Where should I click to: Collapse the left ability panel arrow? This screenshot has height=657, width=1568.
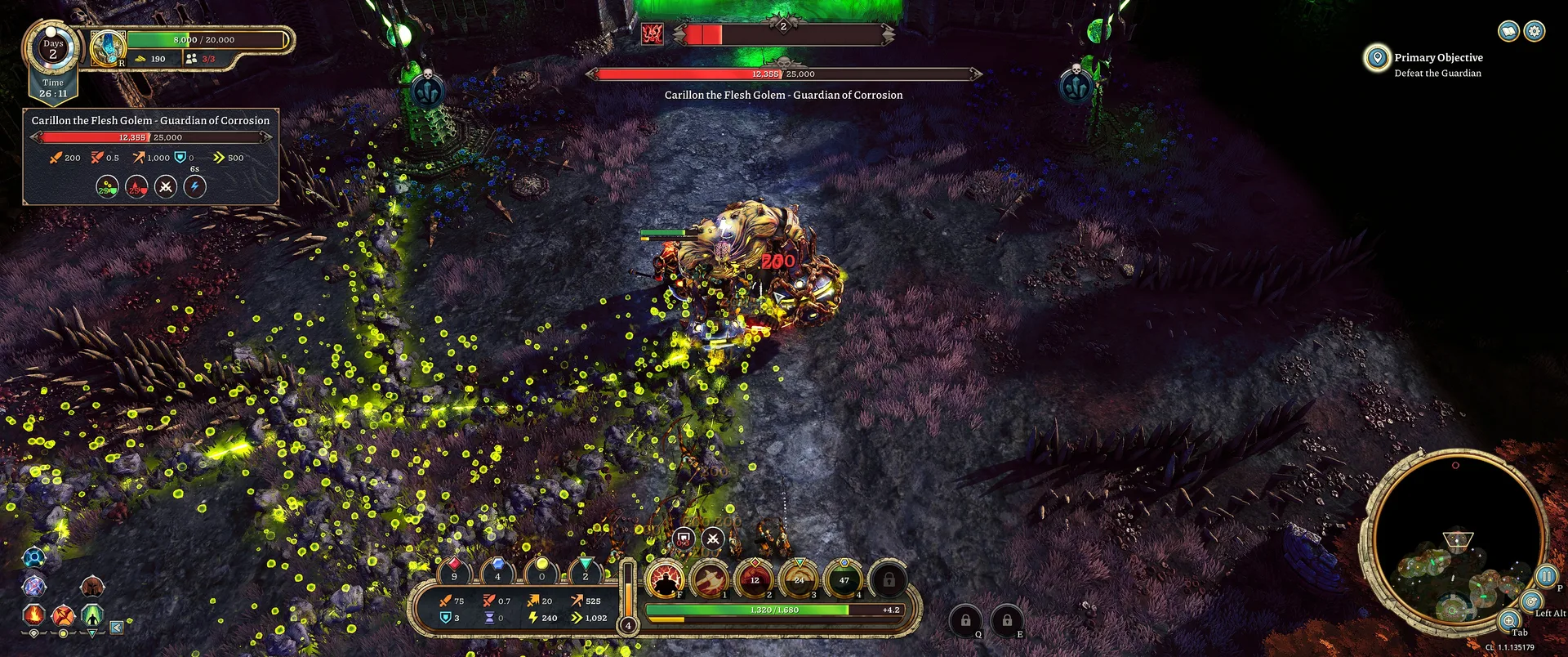tap(117, 628)
